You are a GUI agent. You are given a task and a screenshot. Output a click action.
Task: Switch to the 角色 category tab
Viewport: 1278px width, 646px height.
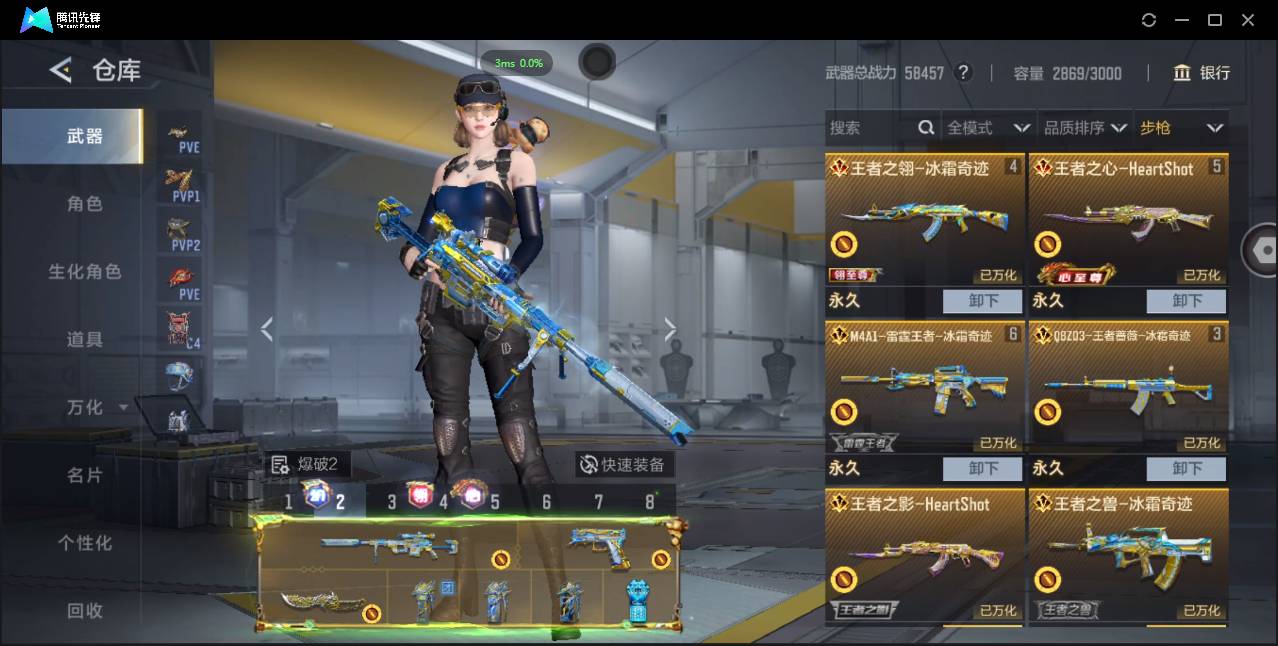click(x=85, y=204)
